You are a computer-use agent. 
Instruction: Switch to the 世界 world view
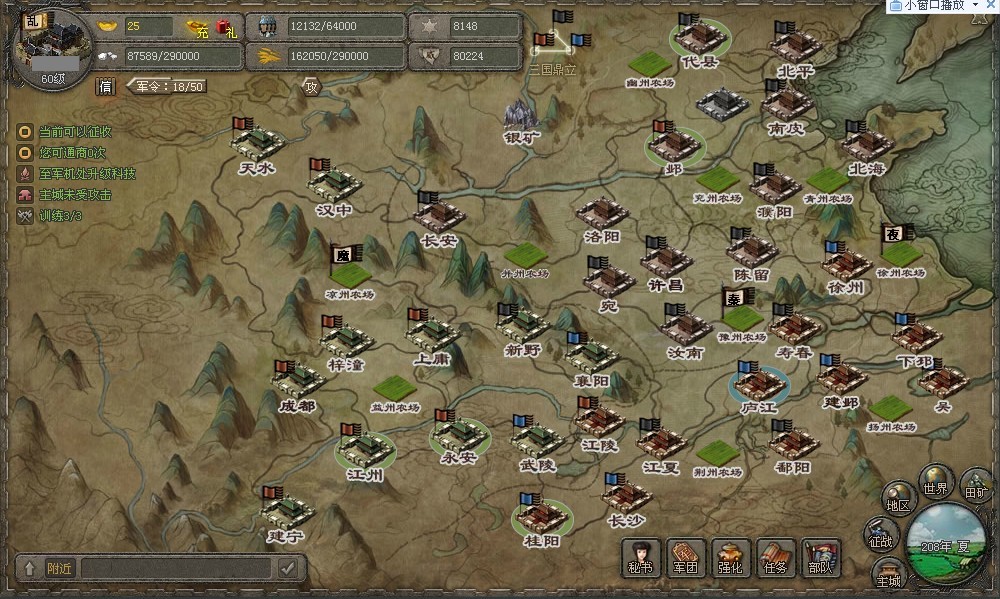(936, 482)
